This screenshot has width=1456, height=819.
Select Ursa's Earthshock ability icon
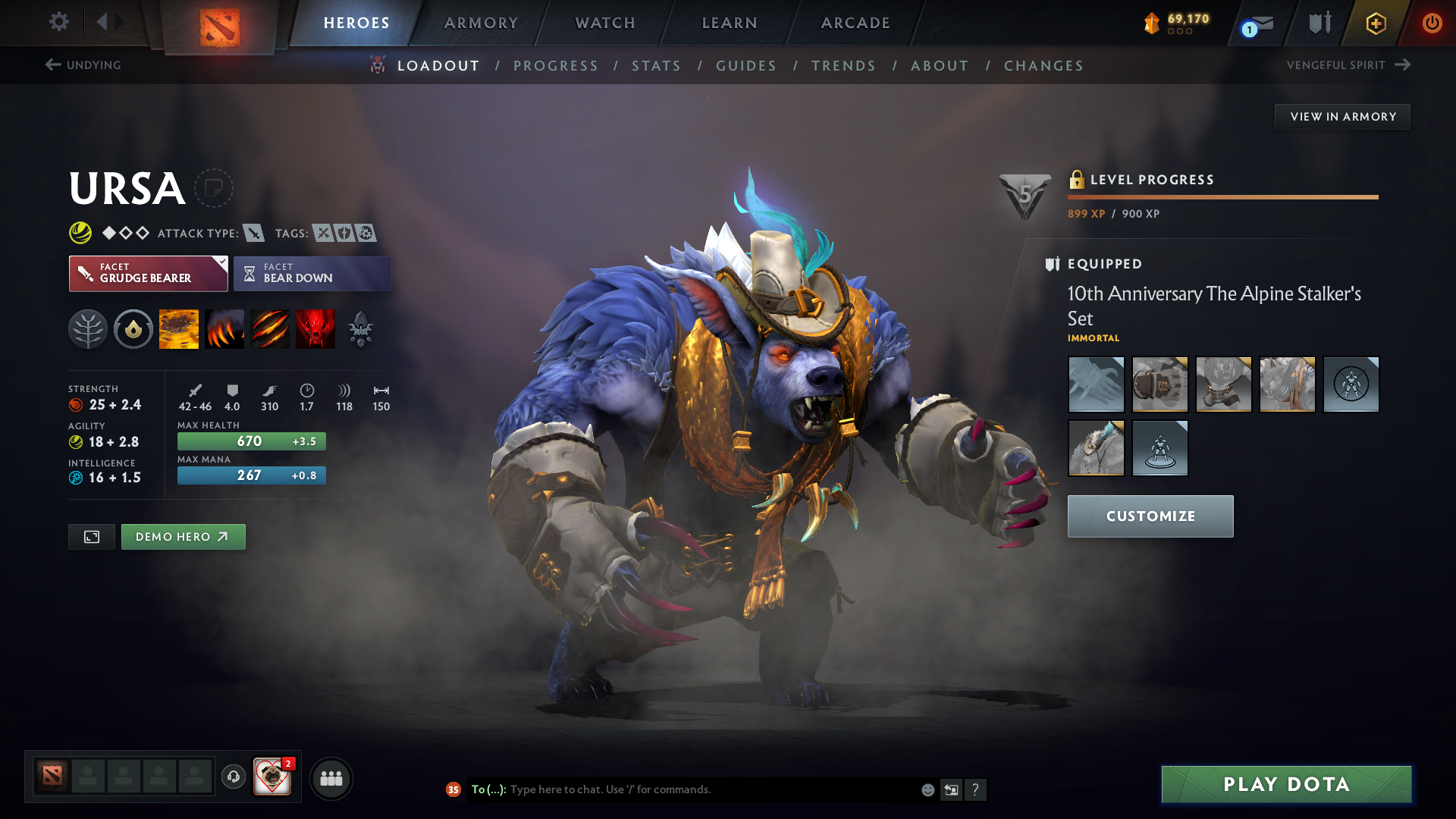tap(178, 328)
